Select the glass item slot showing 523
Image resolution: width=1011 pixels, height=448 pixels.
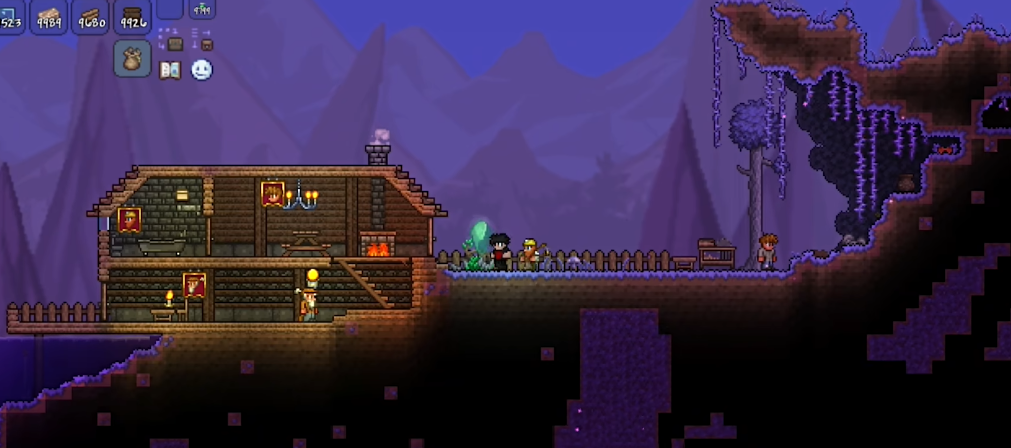[11, 16]
